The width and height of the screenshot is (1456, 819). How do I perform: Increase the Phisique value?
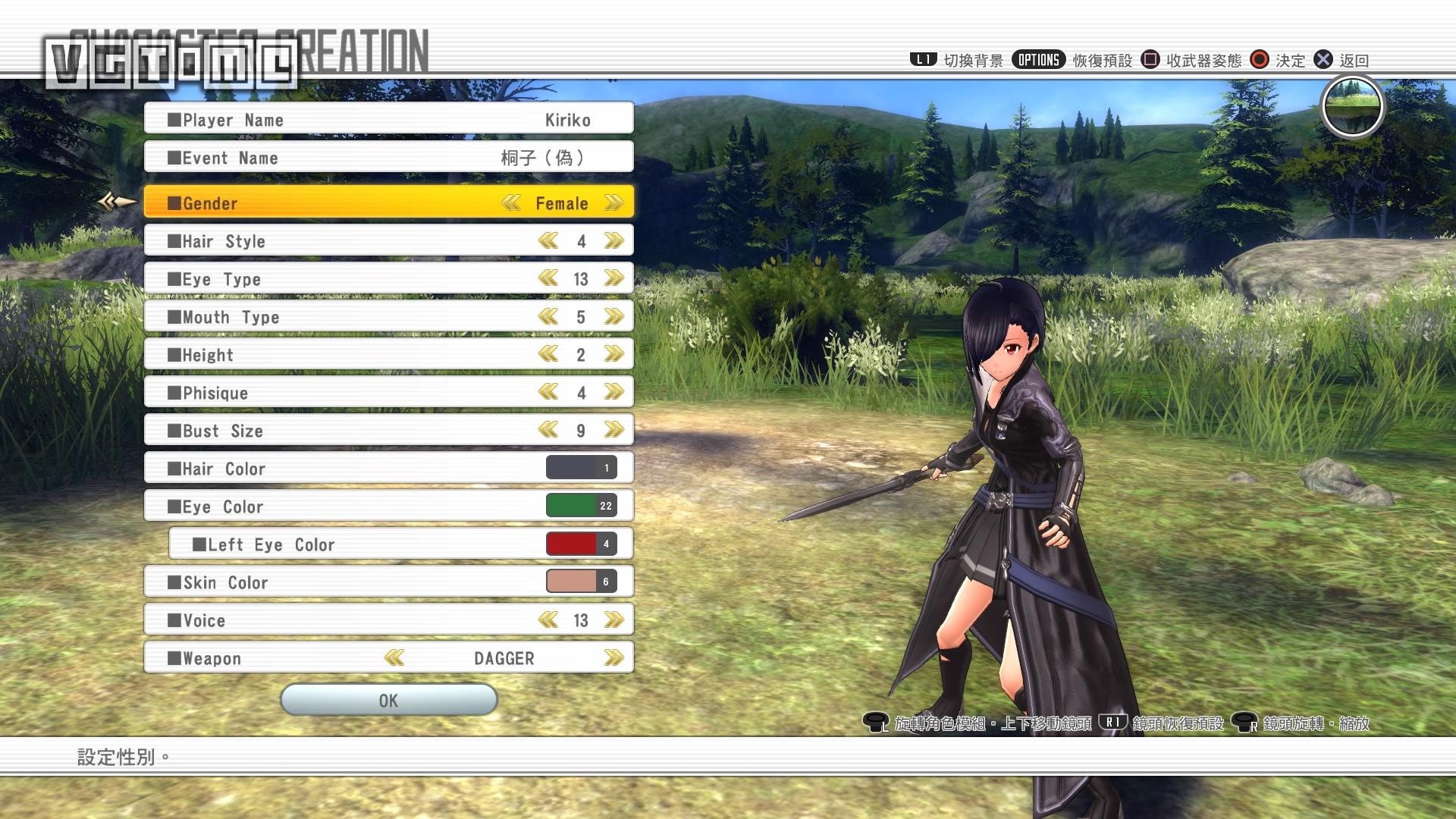coord(613,393)
